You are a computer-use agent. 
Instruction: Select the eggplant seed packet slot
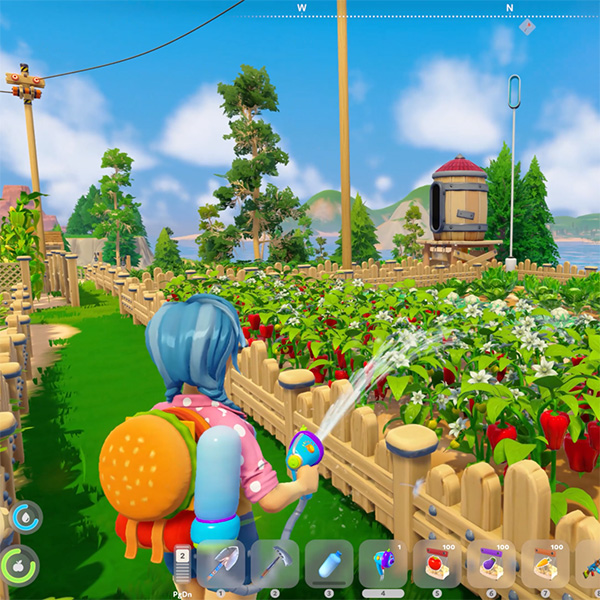tap(491, 564)
